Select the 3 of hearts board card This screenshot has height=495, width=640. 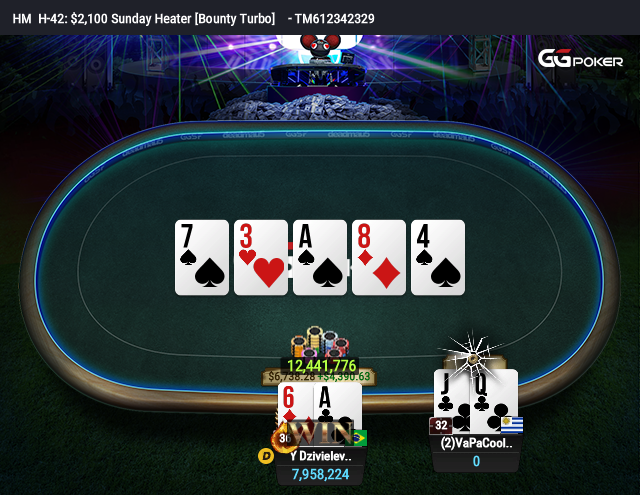click(261, 257)
